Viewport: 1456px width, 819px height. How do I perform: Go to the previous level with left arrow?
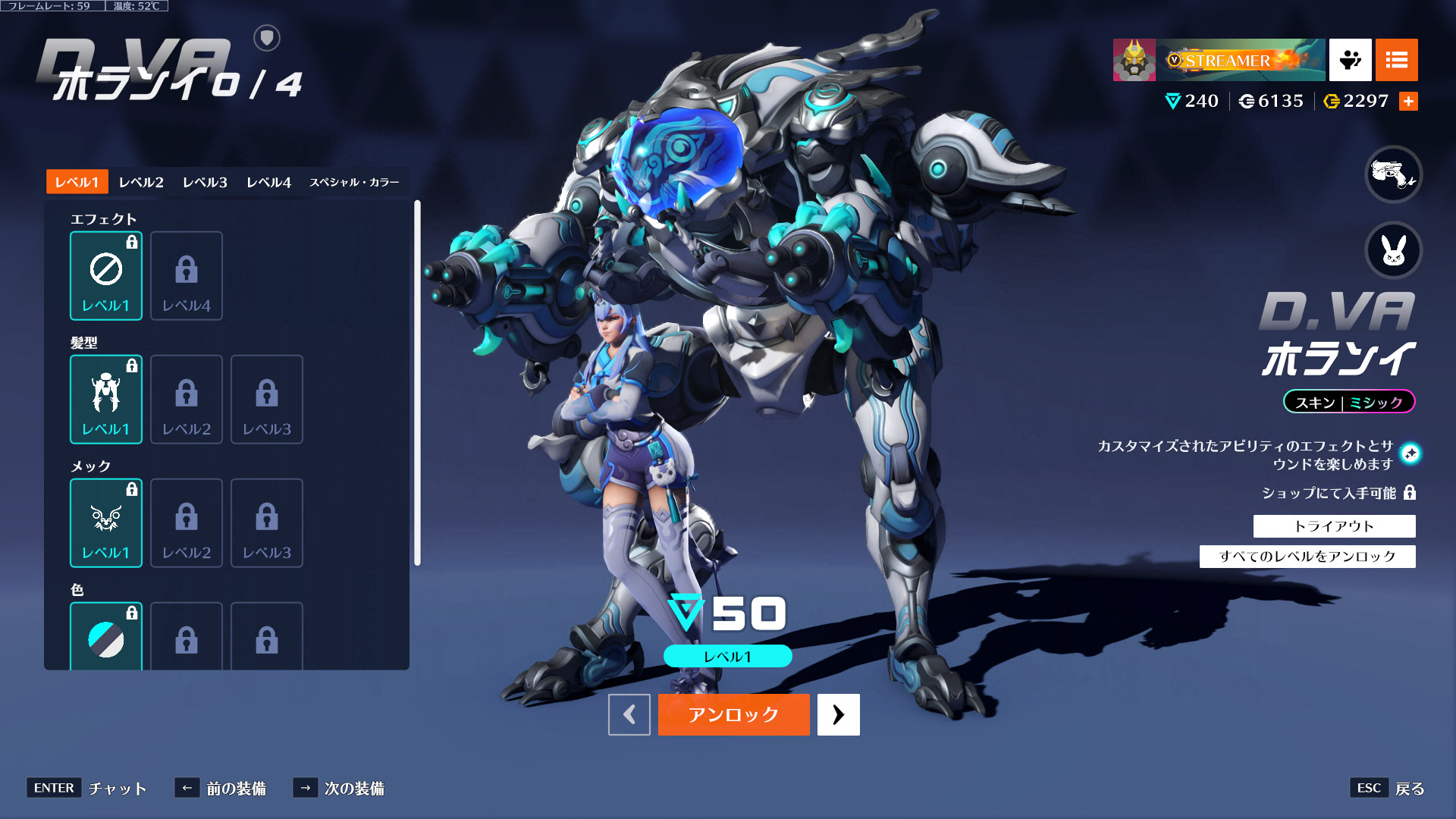(629, 714)
